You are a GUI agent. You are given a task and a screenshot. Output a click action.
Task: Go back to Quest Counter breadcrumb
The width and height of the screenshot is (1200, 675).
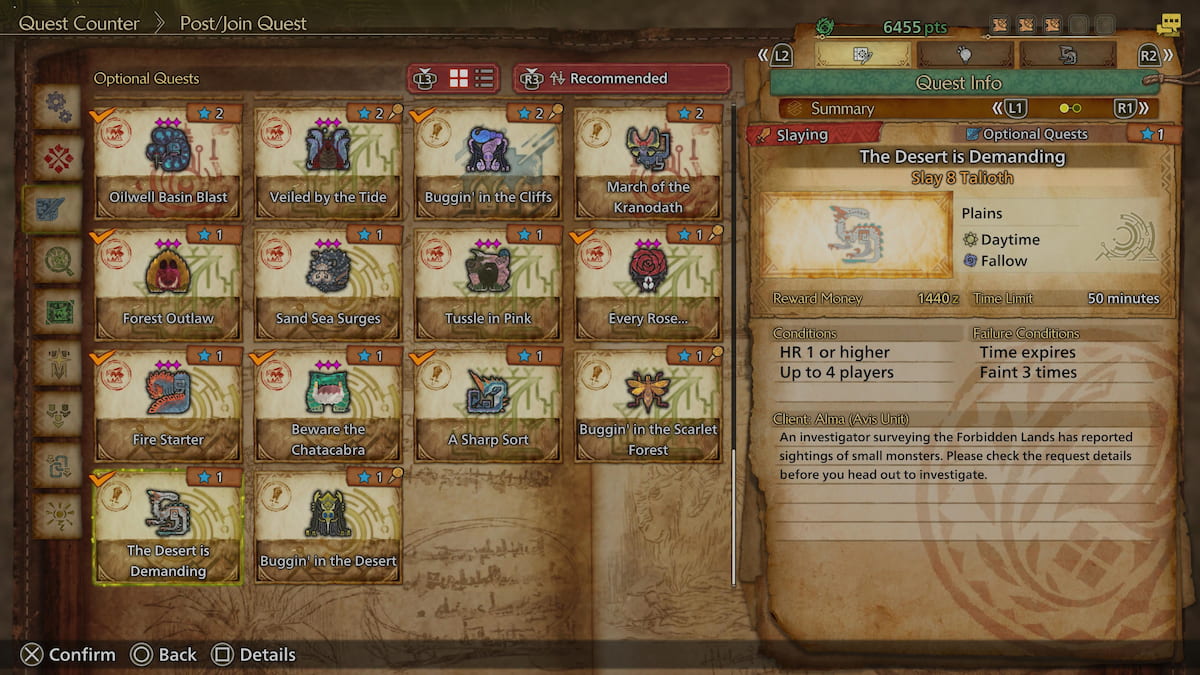coord(79,23)
